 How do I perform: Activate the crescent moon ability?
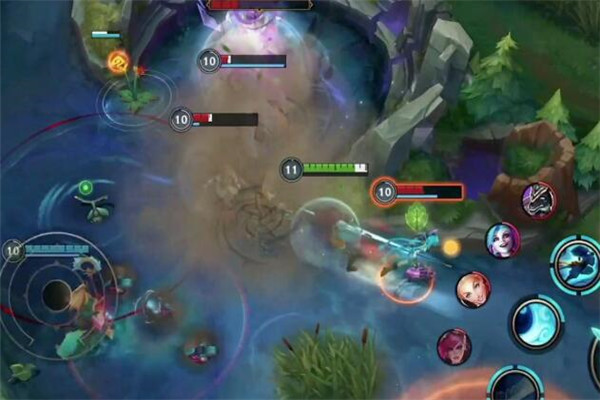click(x=537, y=322)
